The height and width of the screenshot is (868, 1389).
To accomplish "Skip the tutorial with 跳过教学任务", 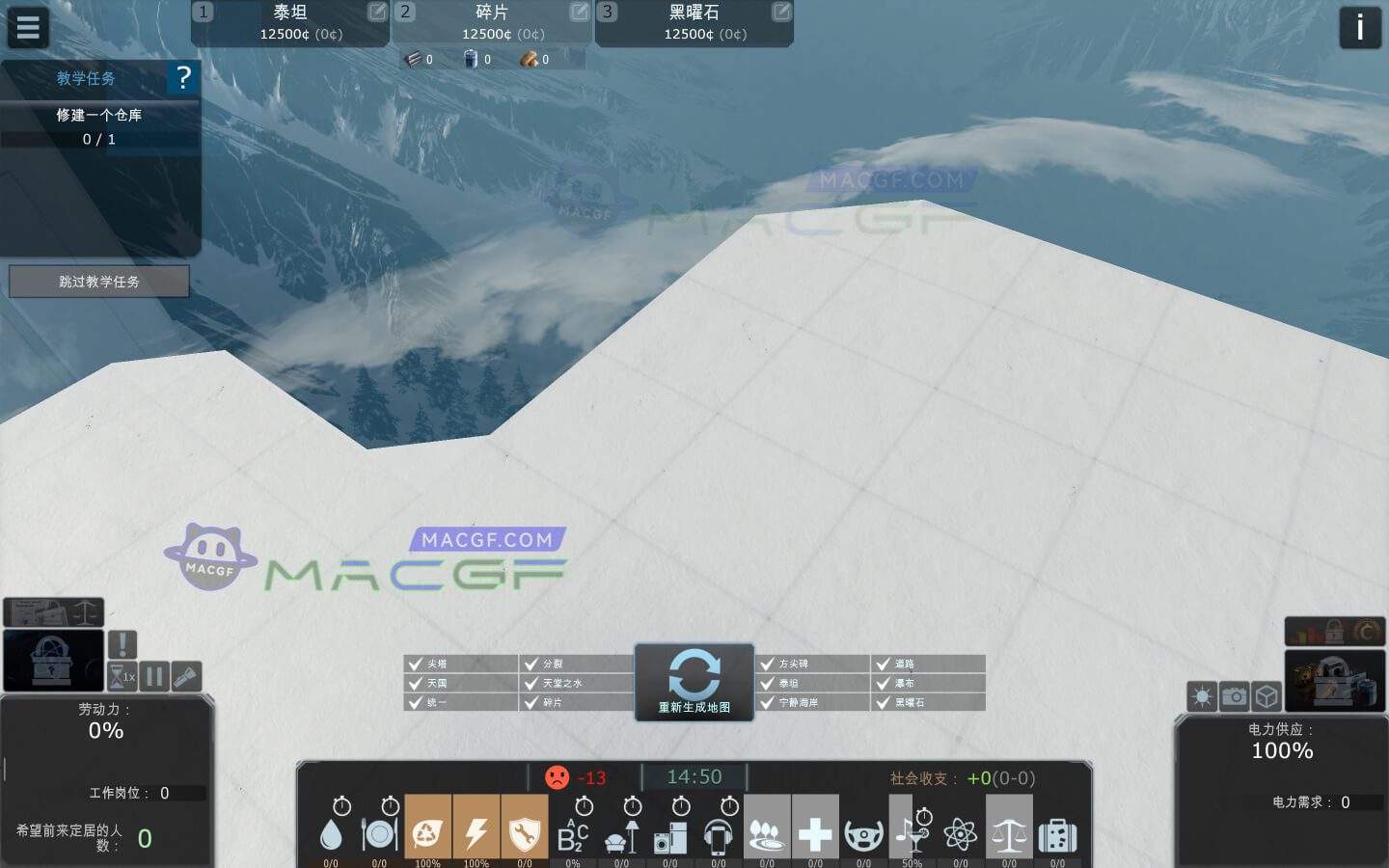I will click(x=99, y=282).
